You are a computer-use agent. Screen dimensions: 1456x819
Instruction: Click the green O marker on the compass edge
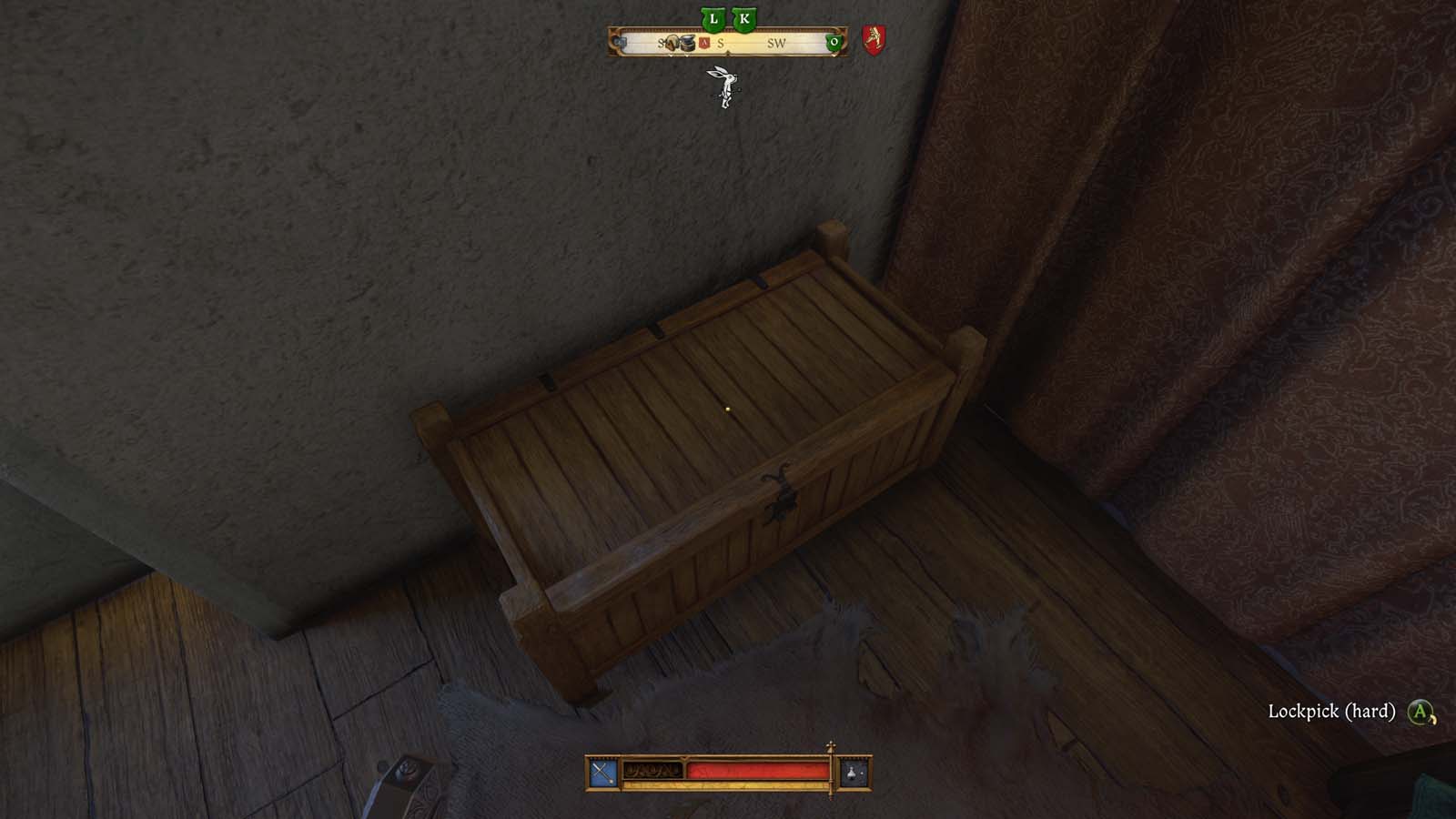click(834, 42)
